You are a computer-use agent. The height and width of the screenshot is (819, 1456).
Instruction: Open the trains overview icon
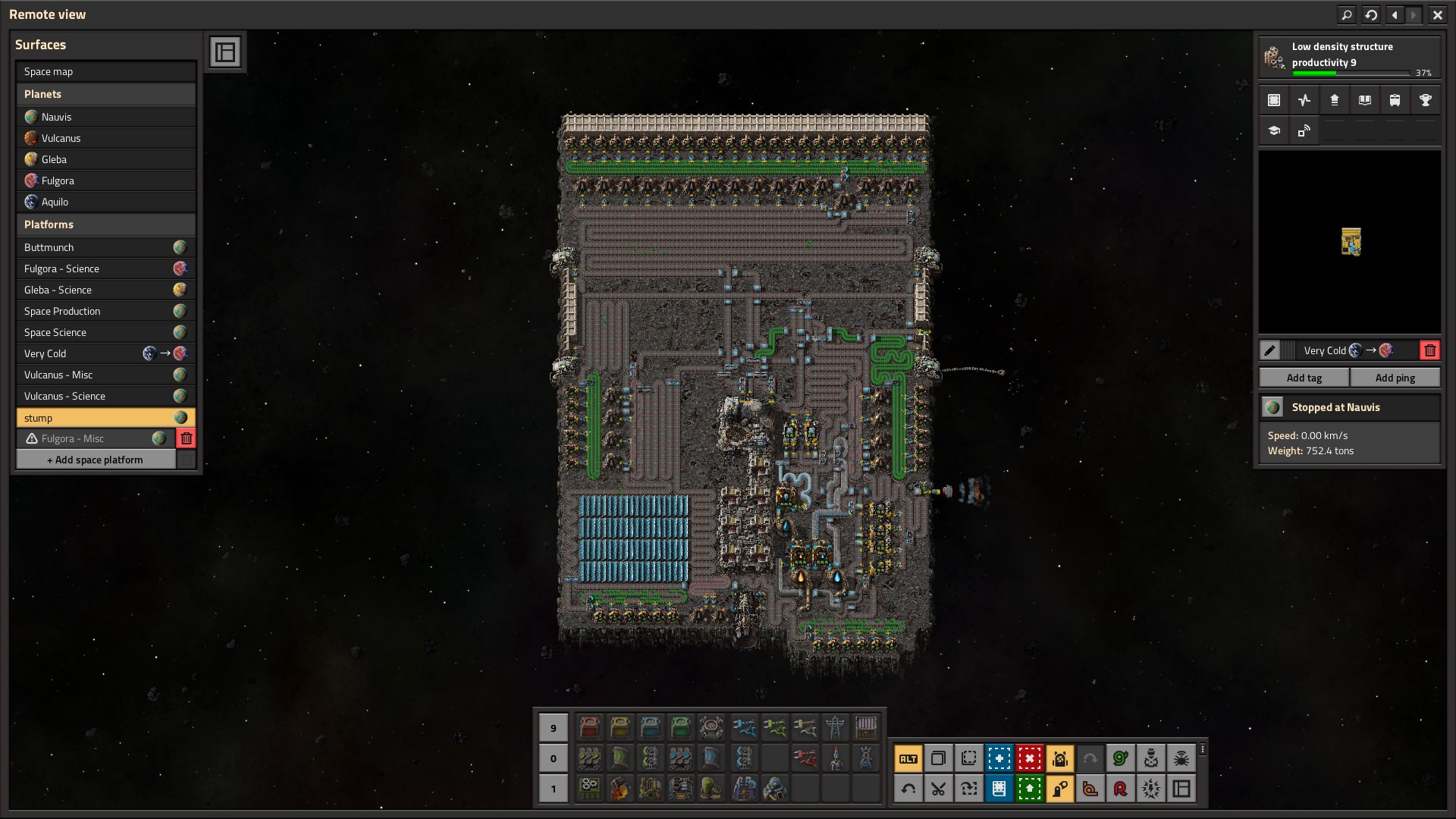pos(1395,100)
